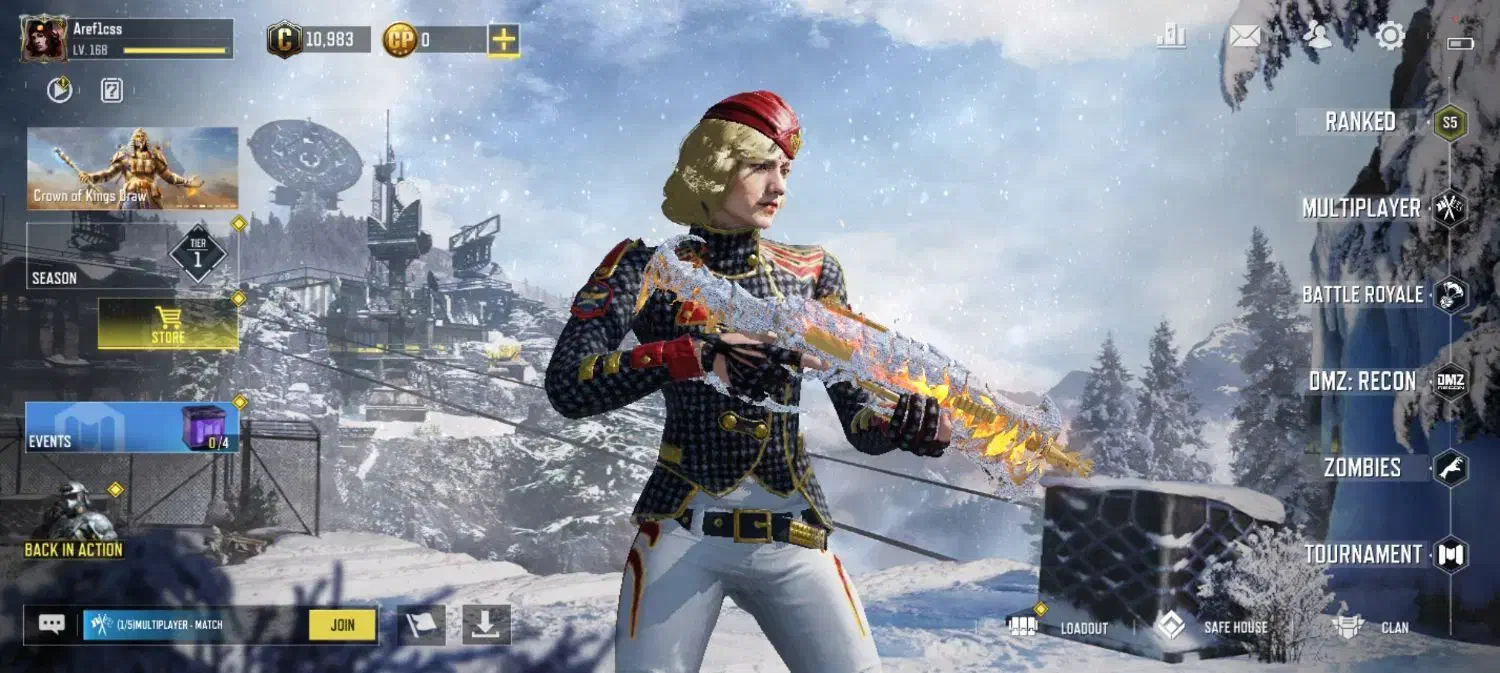Add CP with the plus button

503,40
